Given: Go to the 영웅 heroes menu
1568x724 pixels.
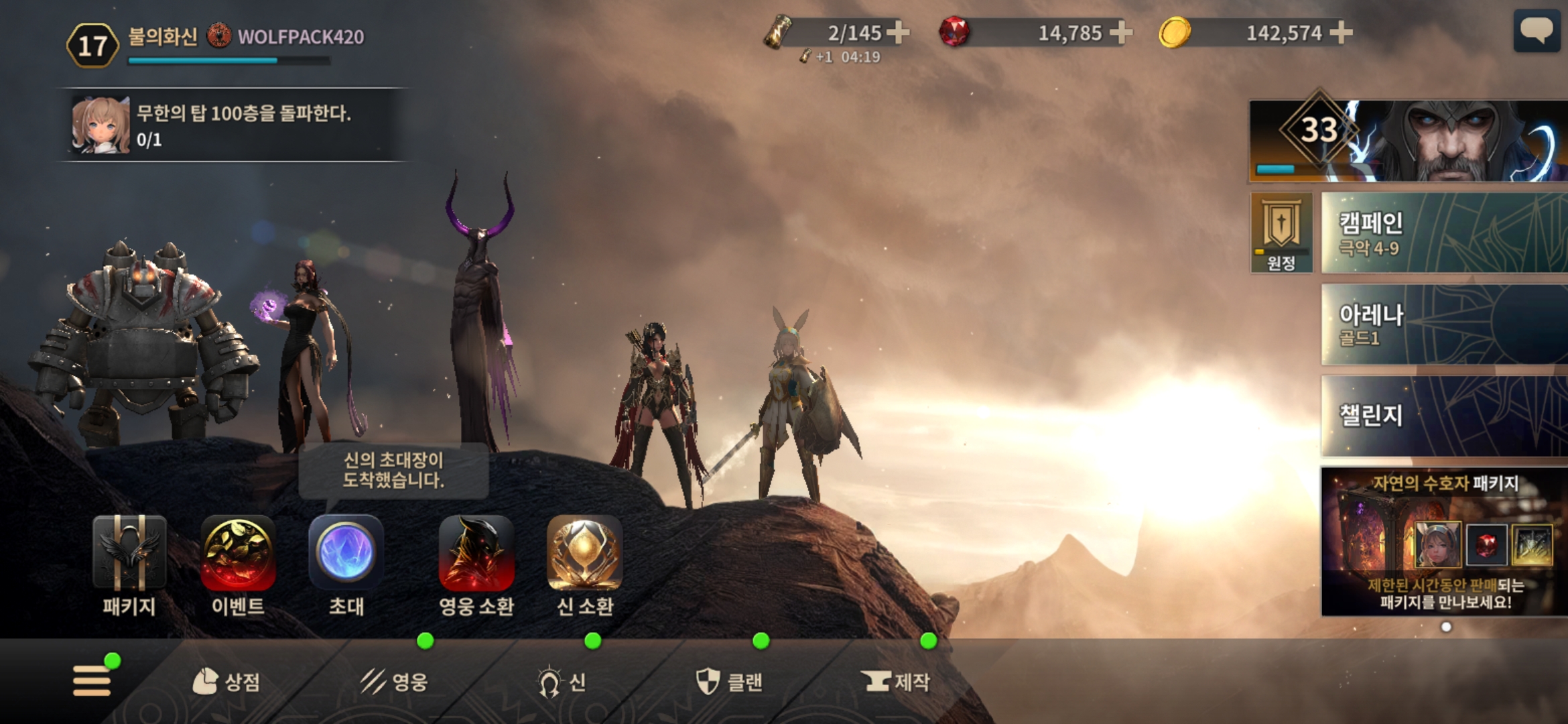Looking at the screenshot, I should tap(394, 682).
